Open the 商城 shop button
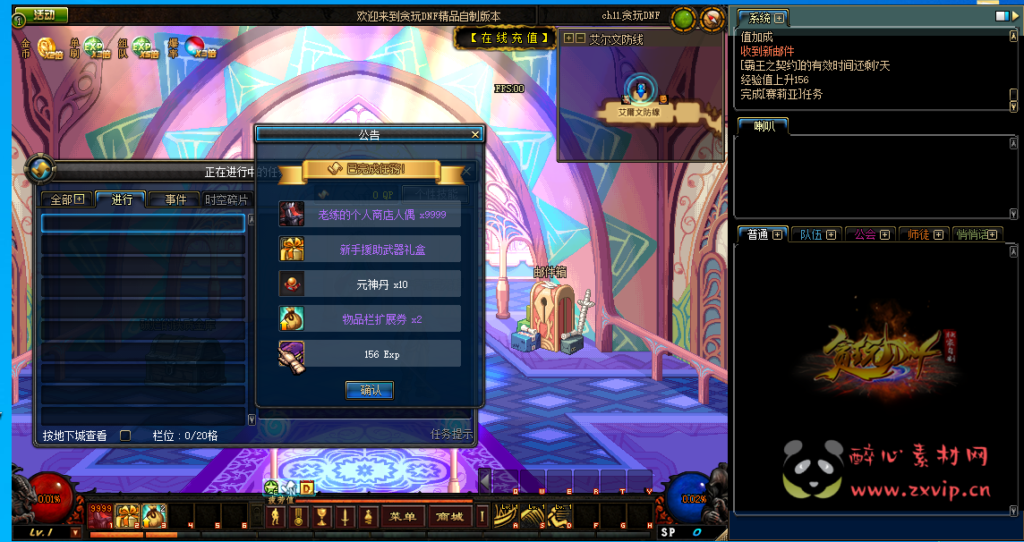The image size is (1024, 542). pyautogui.click(x=449, y=516)
